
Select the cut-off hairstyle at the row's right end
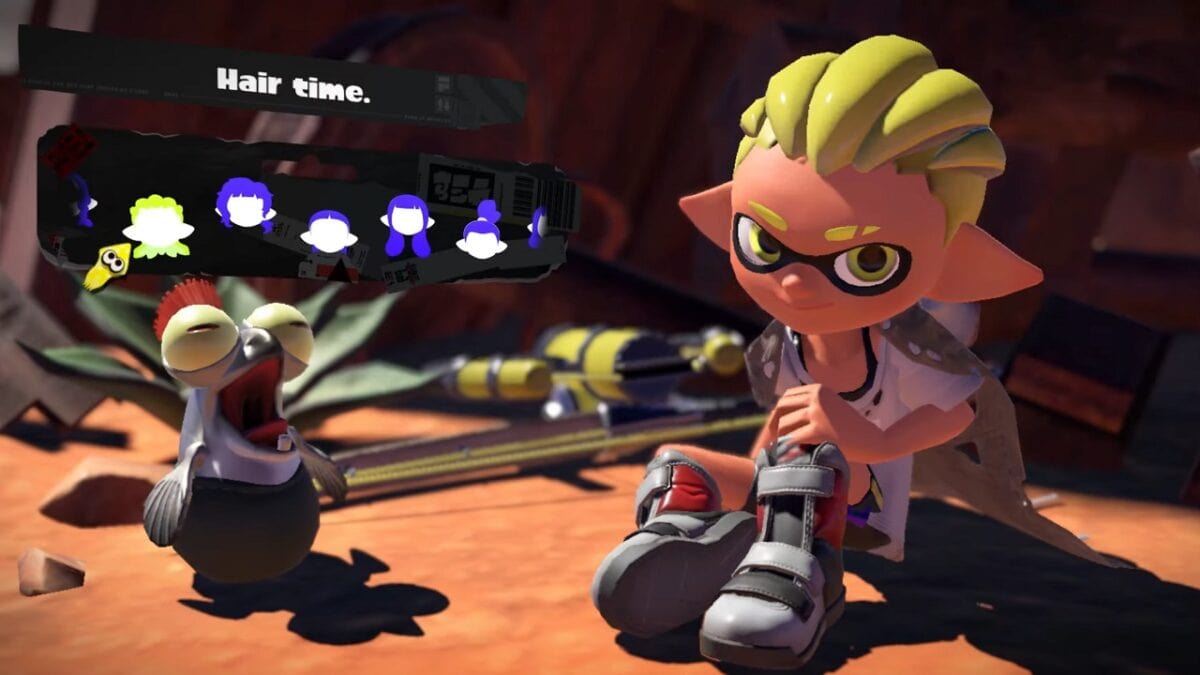pos(538,225)
